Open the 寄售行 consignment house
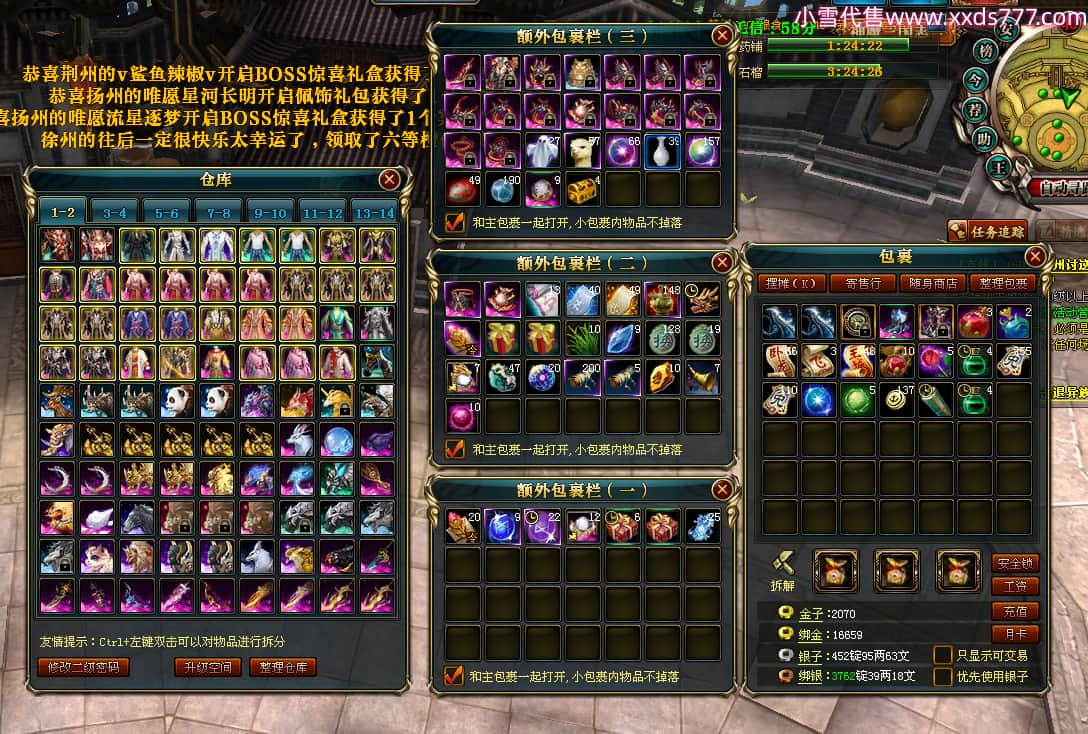This screenshot has width=1088, height=734. click(x=862, y=283)
